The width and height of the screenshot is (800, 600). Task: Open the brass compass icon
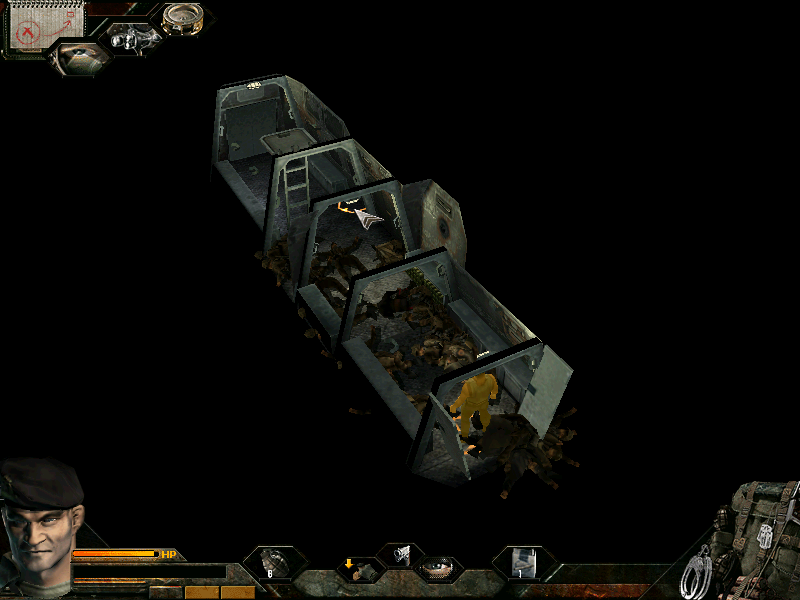[x=182, y=18]
